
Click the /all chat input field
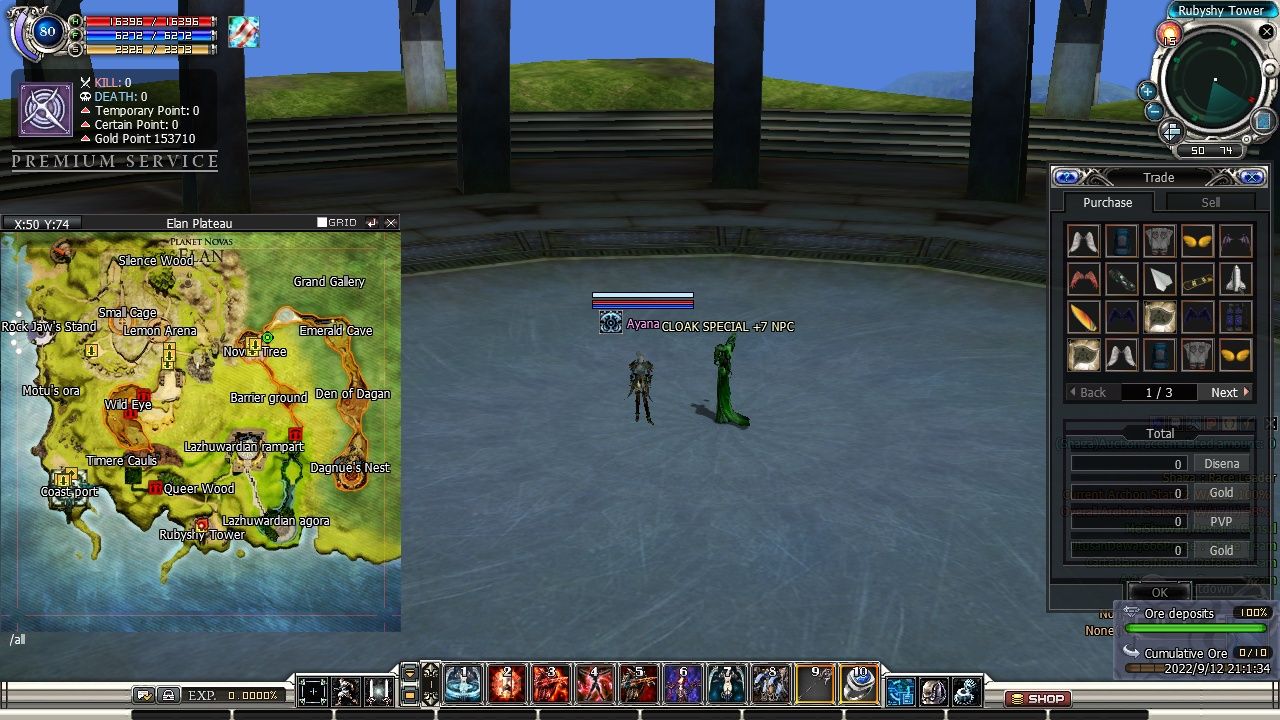coord(18,639)
